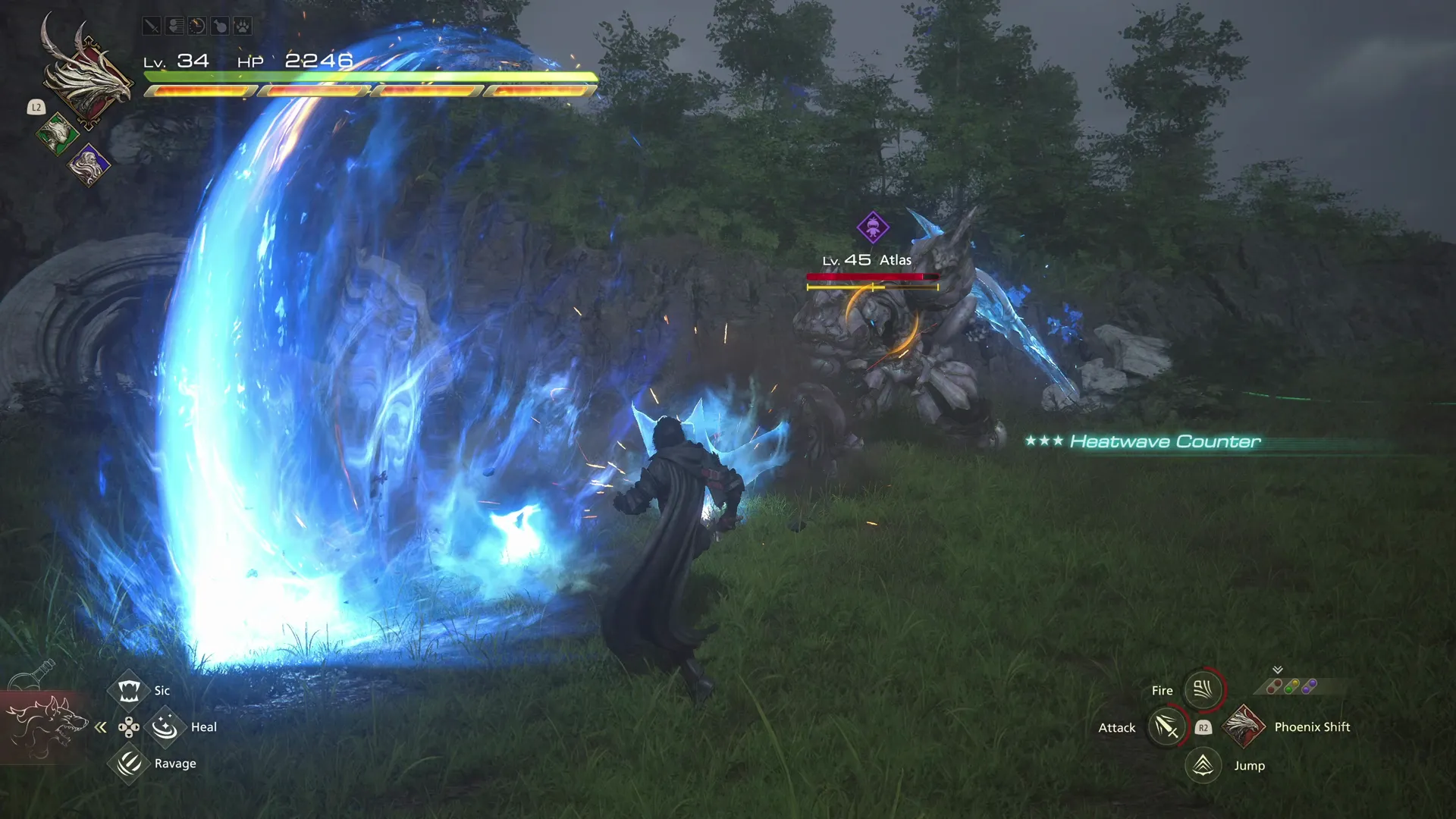Click the Jump chevron icon

1202,765
